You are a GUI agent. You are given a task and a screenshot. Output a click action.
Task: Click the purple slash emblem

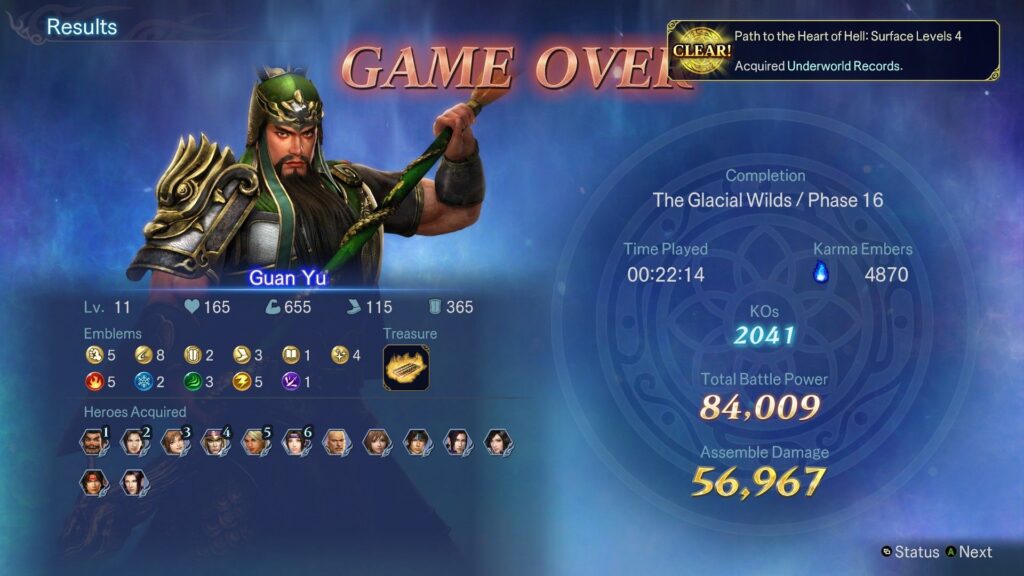pos(290,381)
